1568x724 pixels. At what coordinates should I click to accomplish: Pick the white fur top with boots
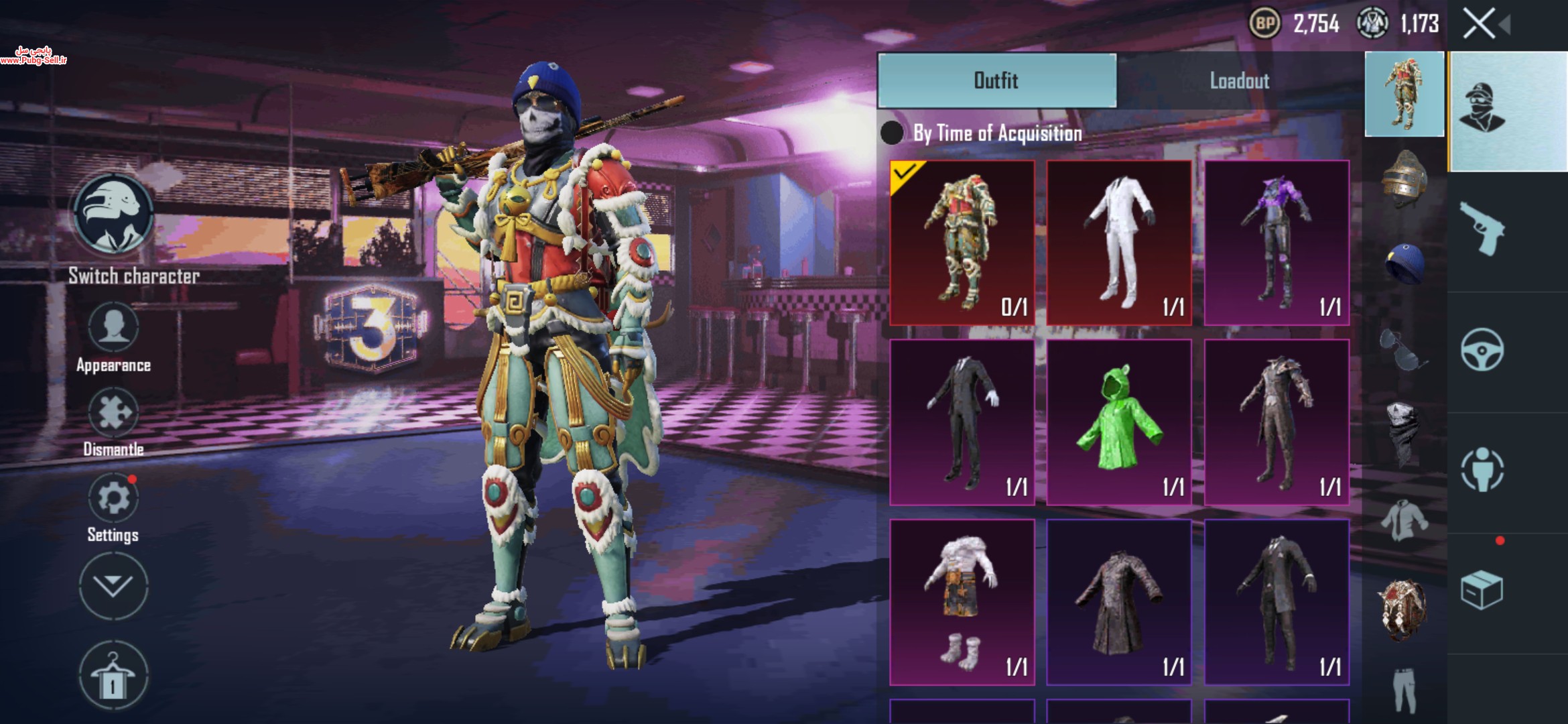click(x=962, y=601)
